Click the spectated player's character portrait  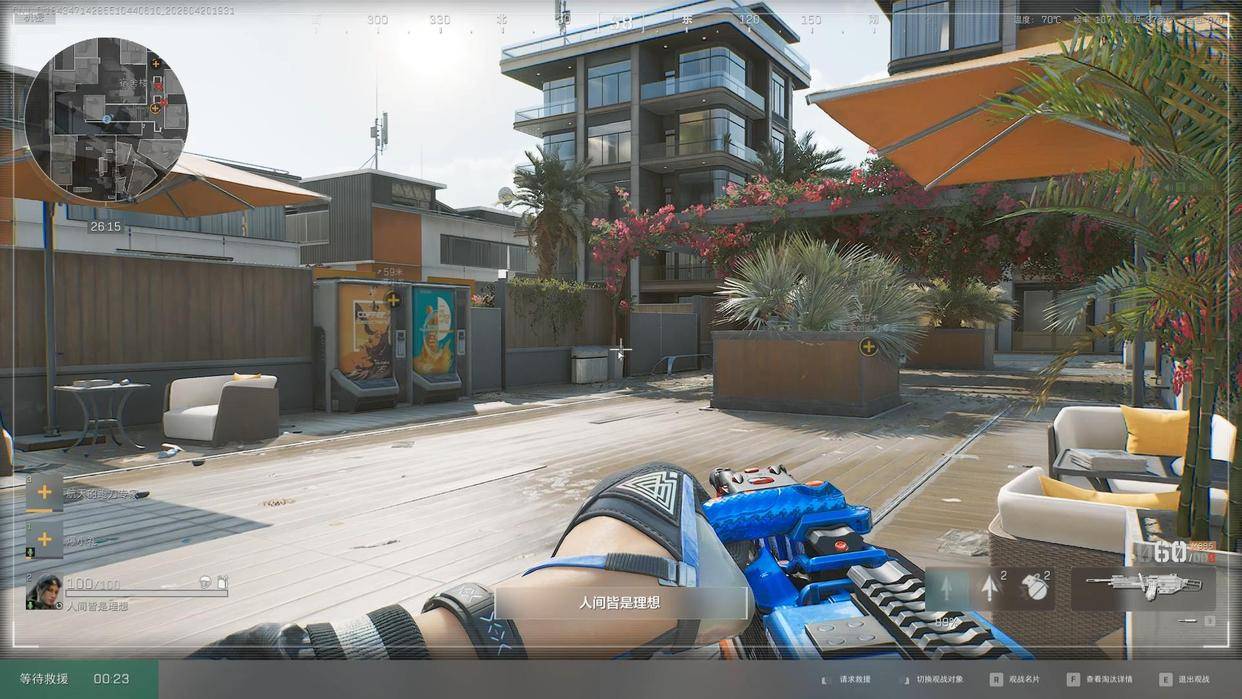[44, 591]
